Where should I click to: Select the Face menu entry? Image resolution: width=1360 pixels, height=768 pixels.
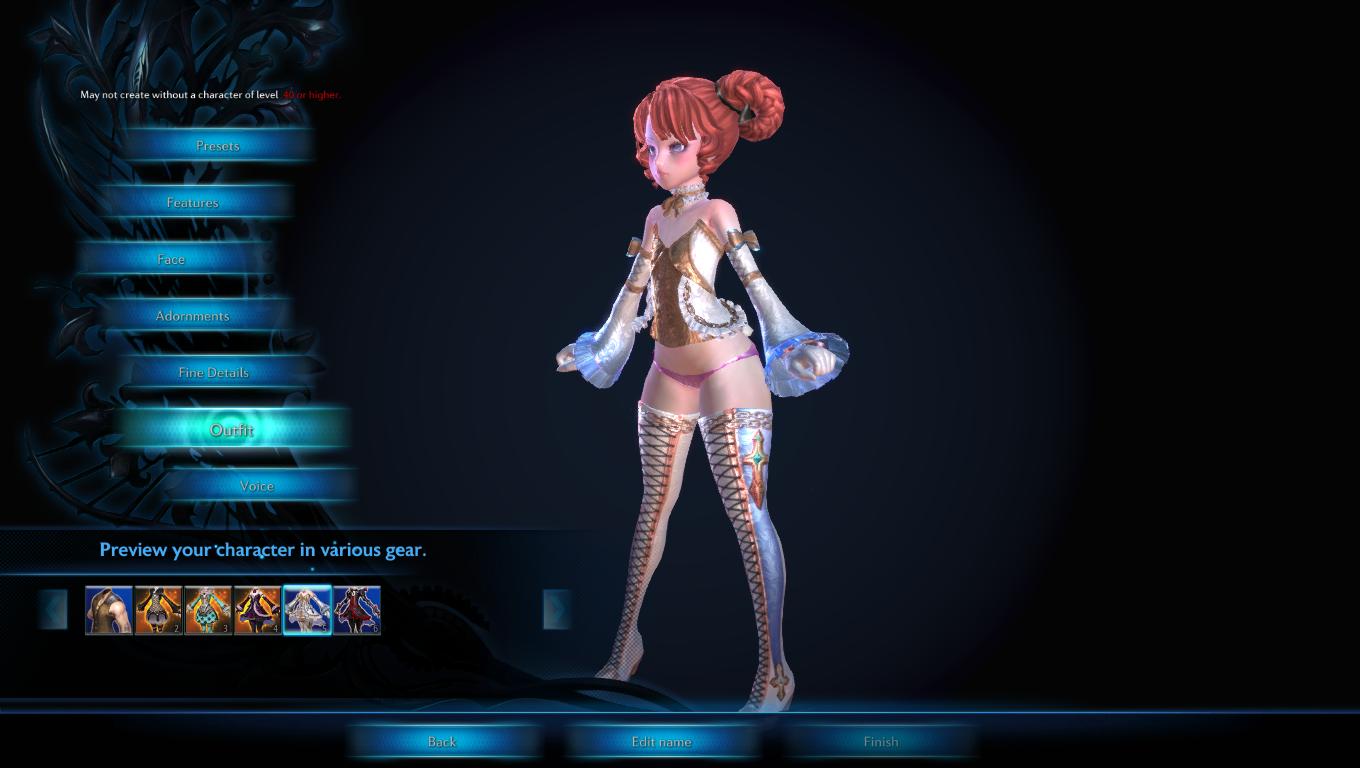tap(171, 259)
